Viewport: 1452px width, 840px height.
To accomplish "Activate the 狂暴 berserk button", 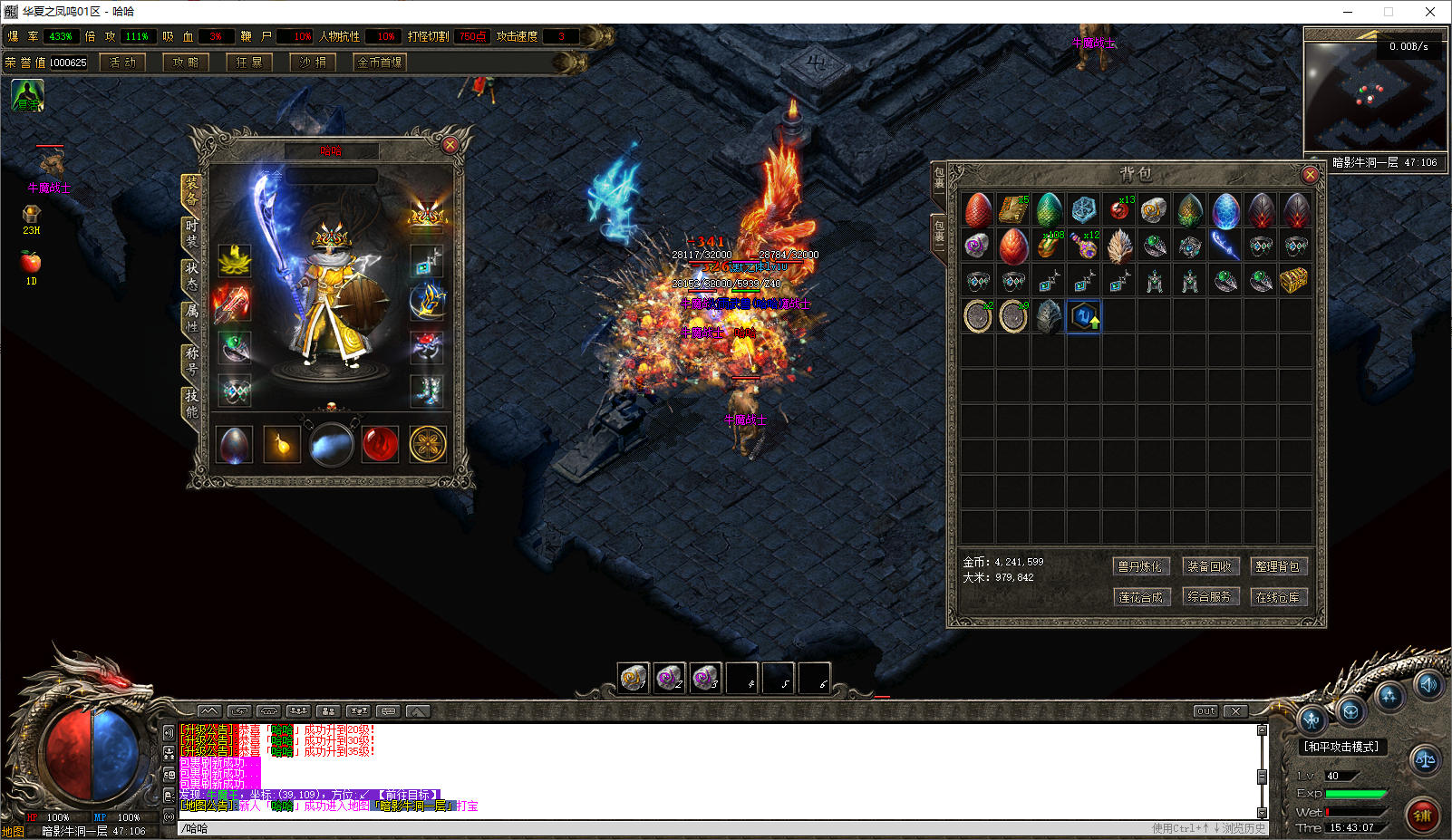I will tap(249, 63).
